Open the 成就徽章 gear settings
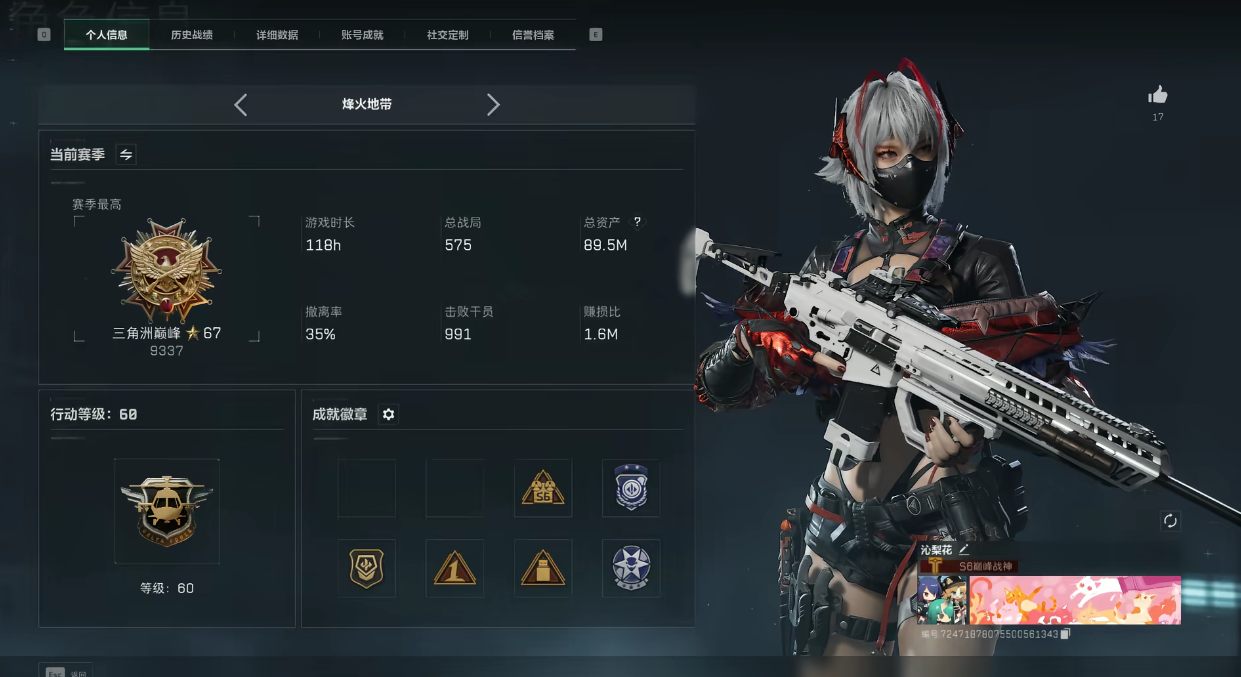This screenshot has width=1241, height=677. click(x=389, y=414)
